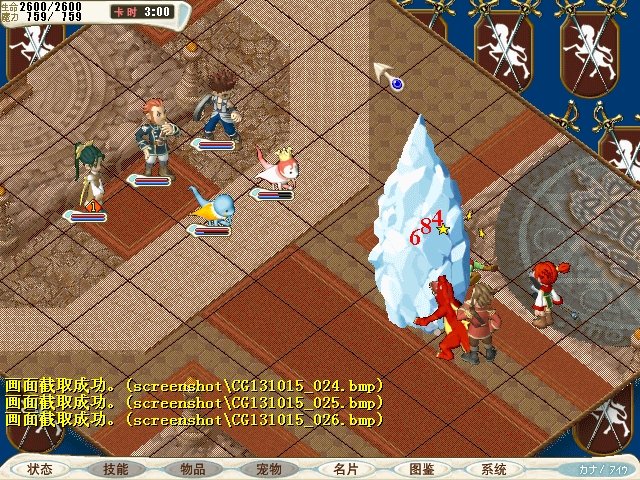Open the 技能 skills menu
Viewport: 640px width, 480px height.
point(116,469)
